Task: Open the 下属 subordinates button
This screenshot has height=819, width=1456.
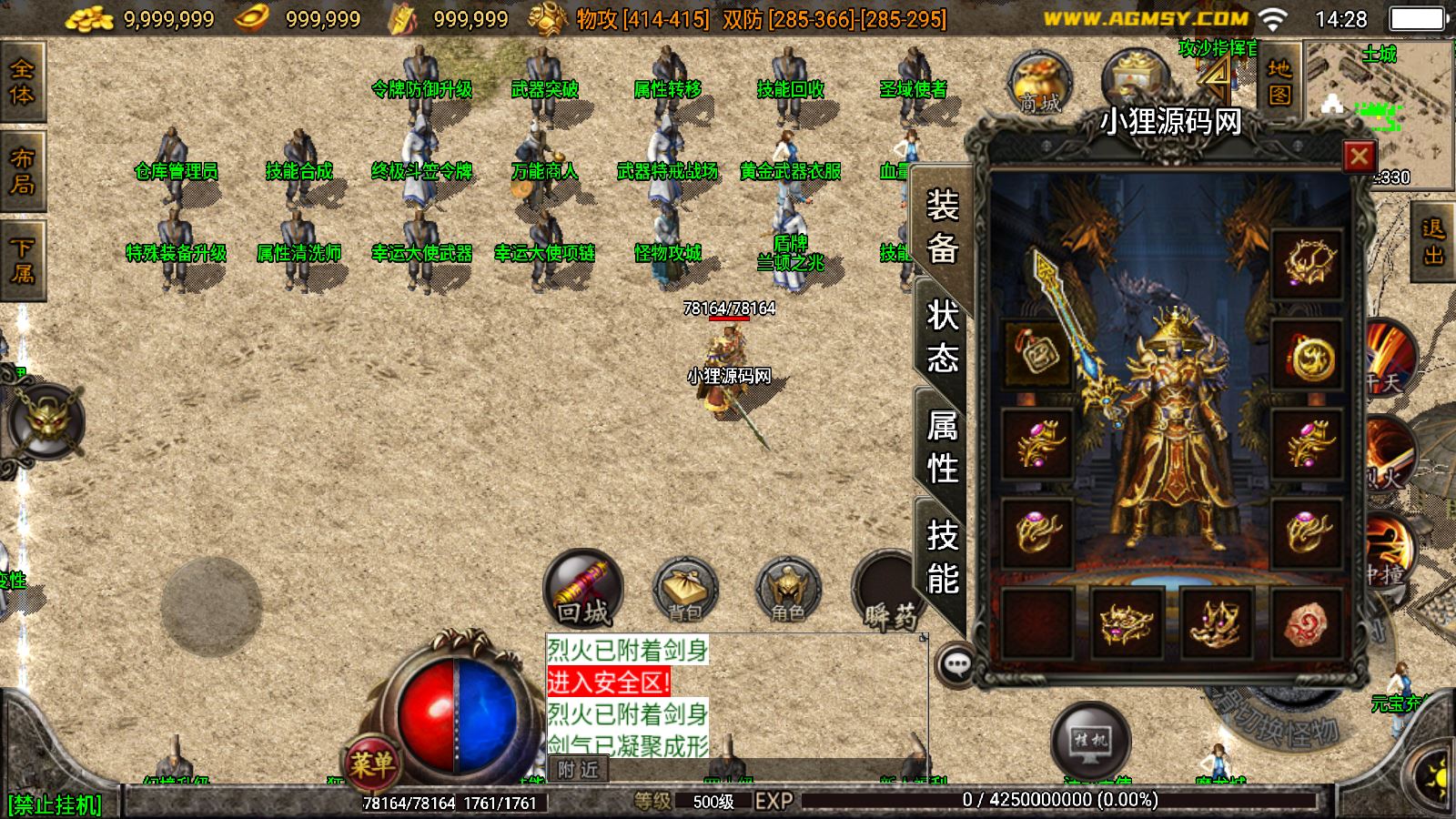Action: pos(22,260)
